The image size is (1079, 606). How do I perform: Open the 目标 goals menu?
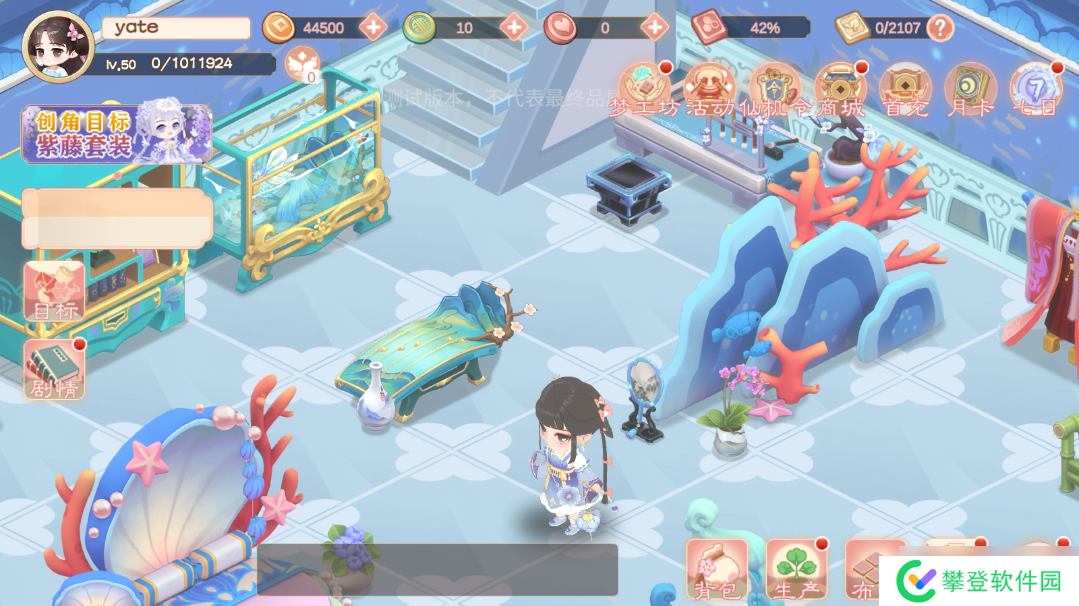point(54,292)
